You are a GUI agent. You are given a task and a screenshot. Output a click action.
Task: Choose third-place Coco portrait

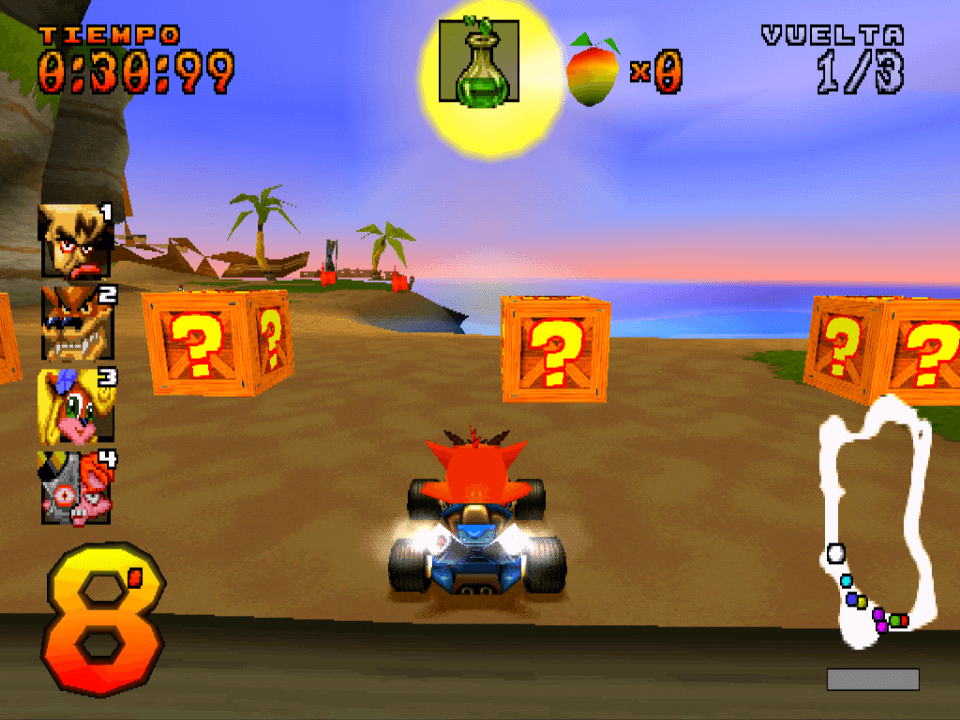[76, 405]
